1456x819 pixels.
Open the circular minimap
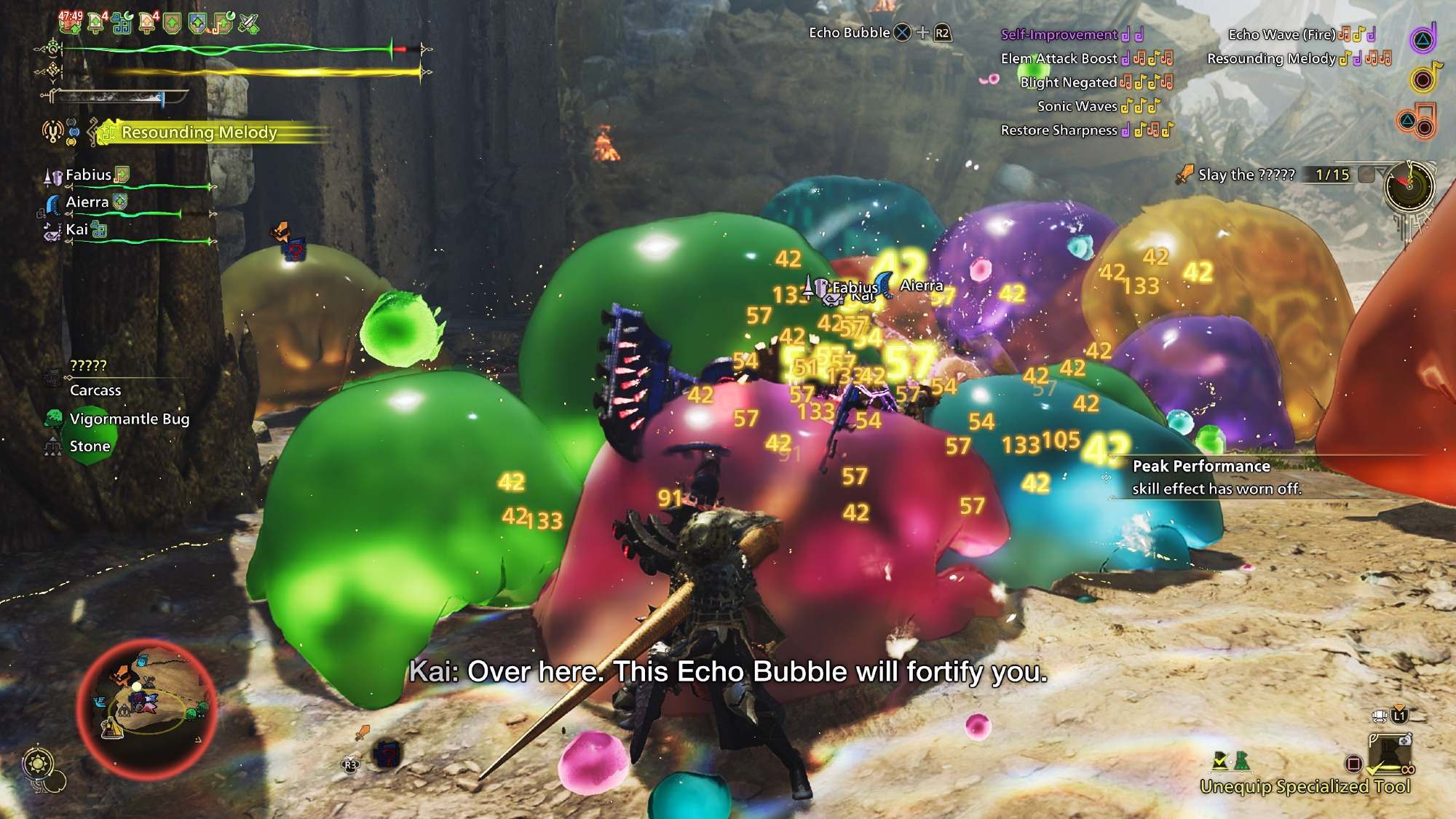point(146,708)
